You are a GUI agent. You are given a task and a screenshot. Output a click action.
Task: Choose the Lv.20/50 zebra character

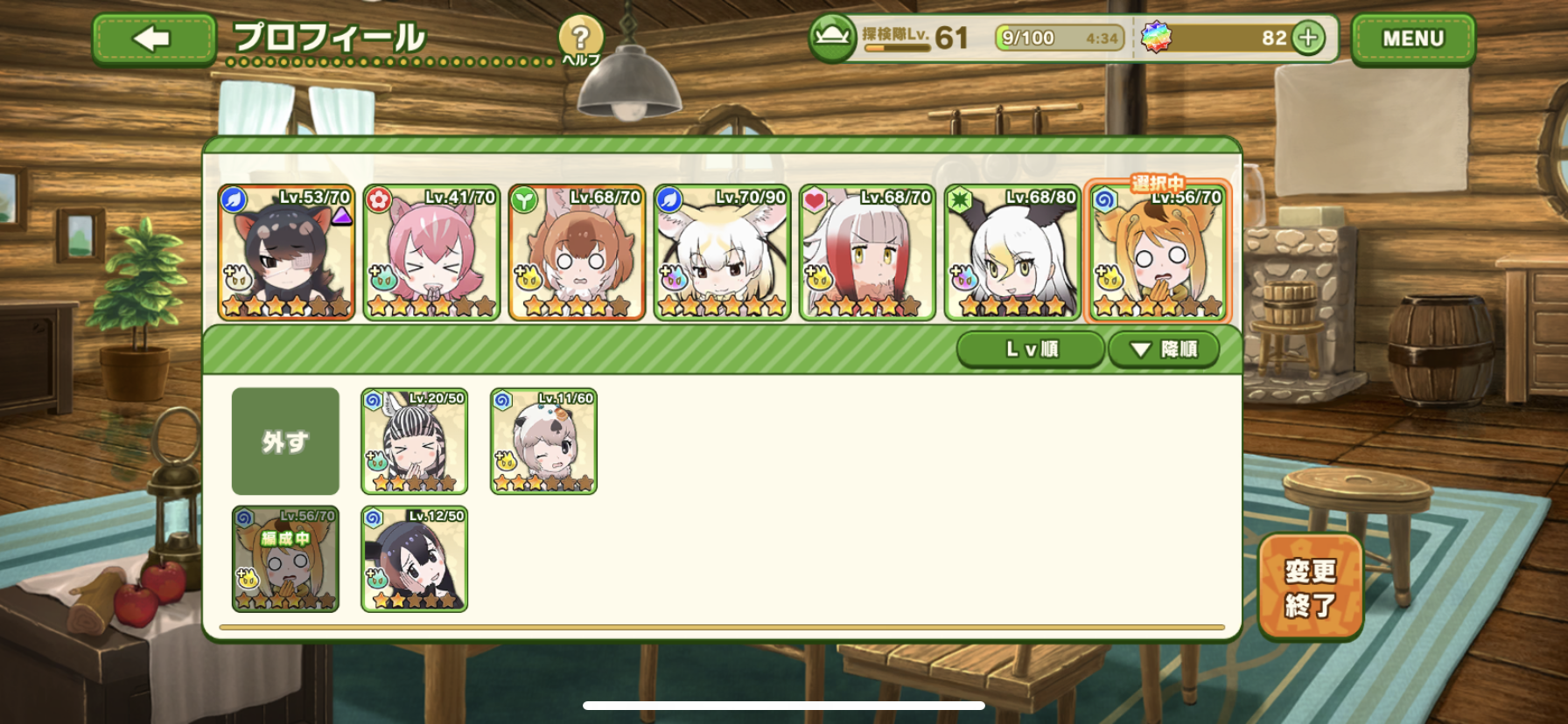coord(415,442)
